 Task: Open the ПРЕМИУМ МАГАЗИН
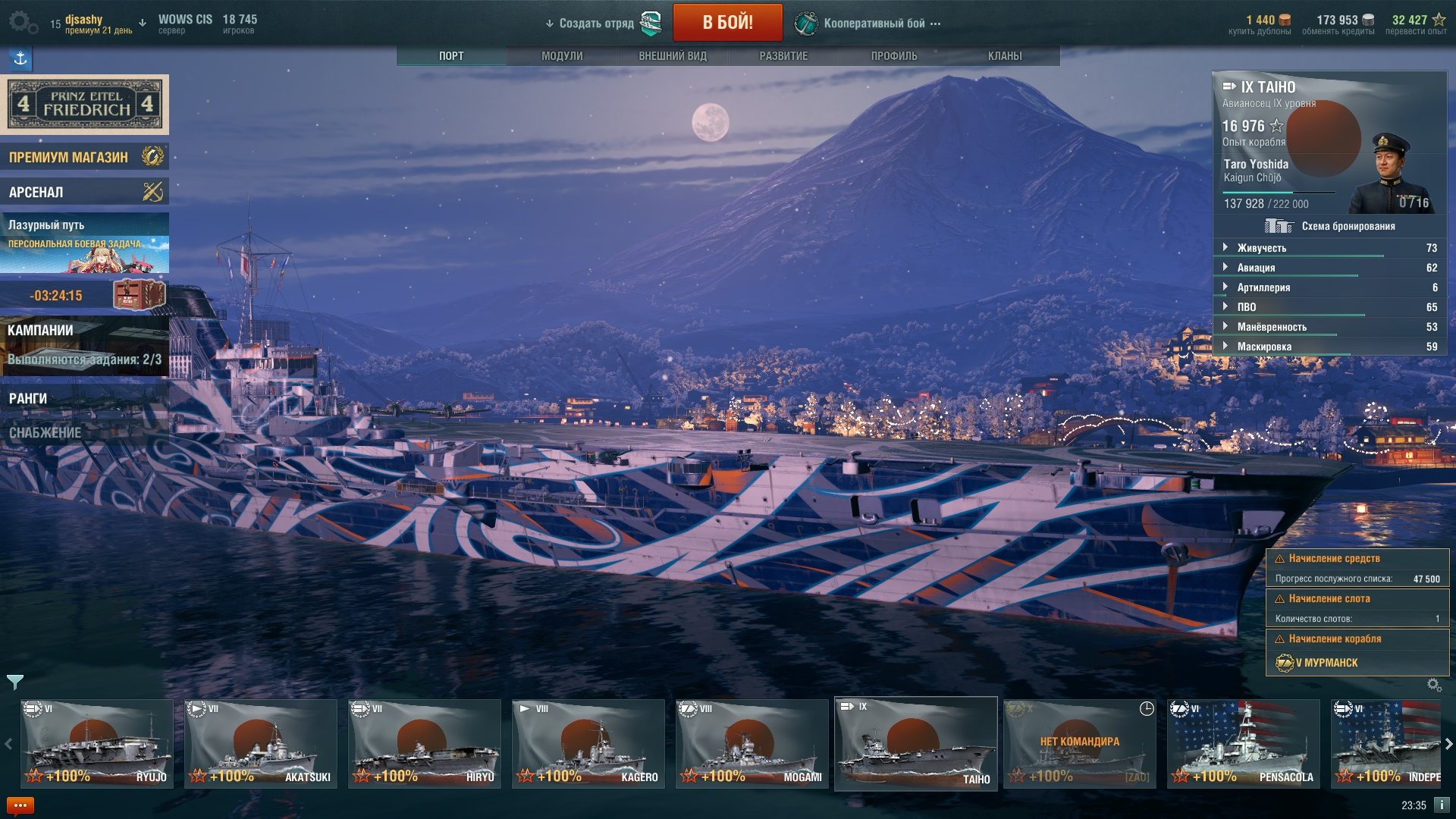click(x=84, y=157)
